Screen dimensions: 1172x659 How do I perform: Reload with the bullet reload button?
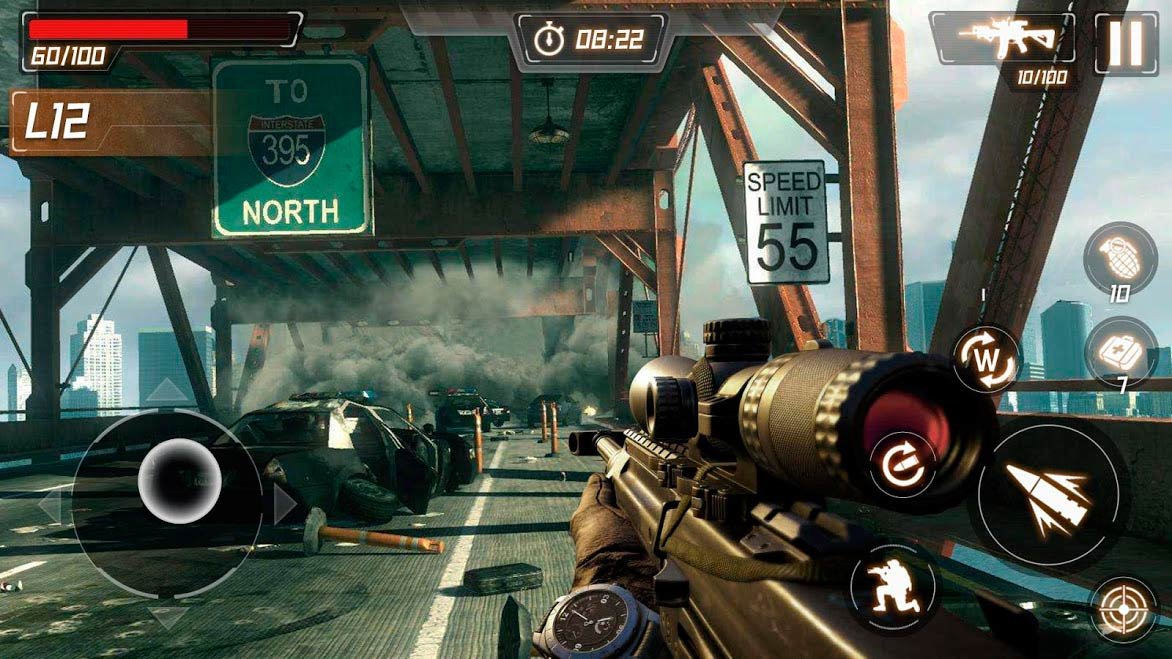click(901, 462)
